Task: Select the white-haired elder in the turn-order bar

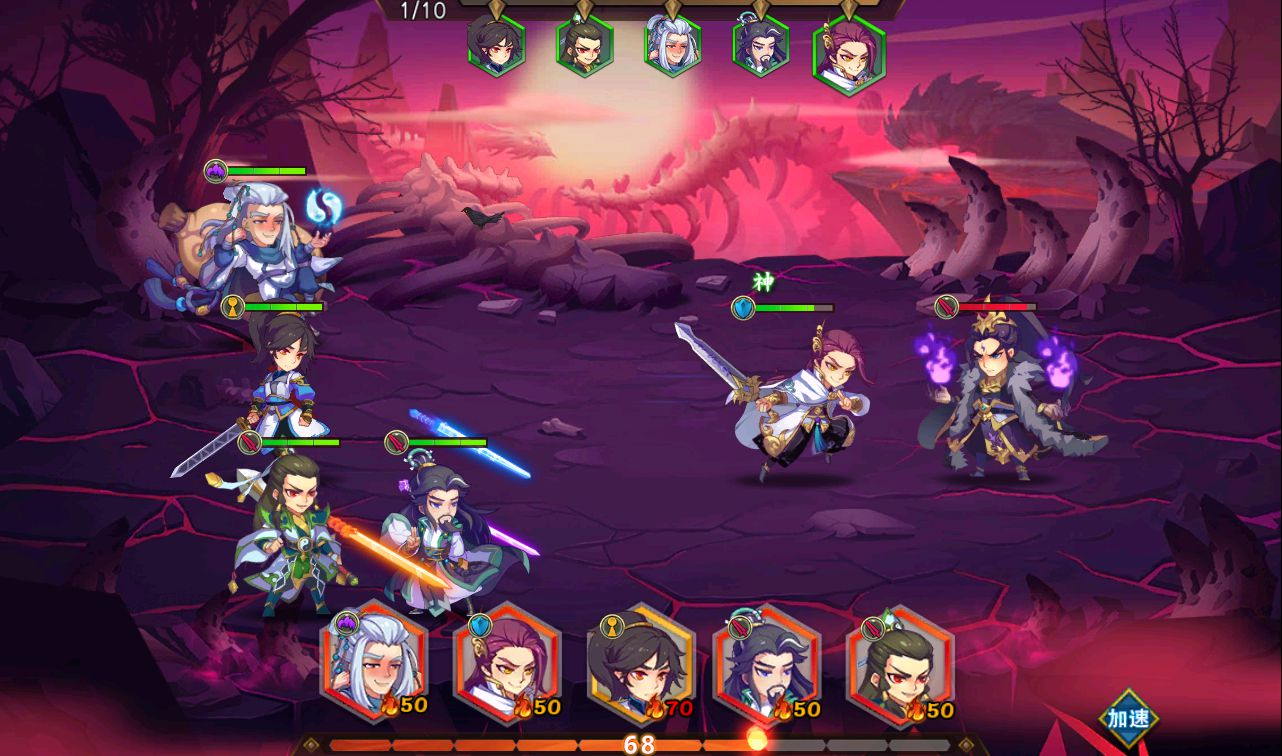Action: point(672,45)
